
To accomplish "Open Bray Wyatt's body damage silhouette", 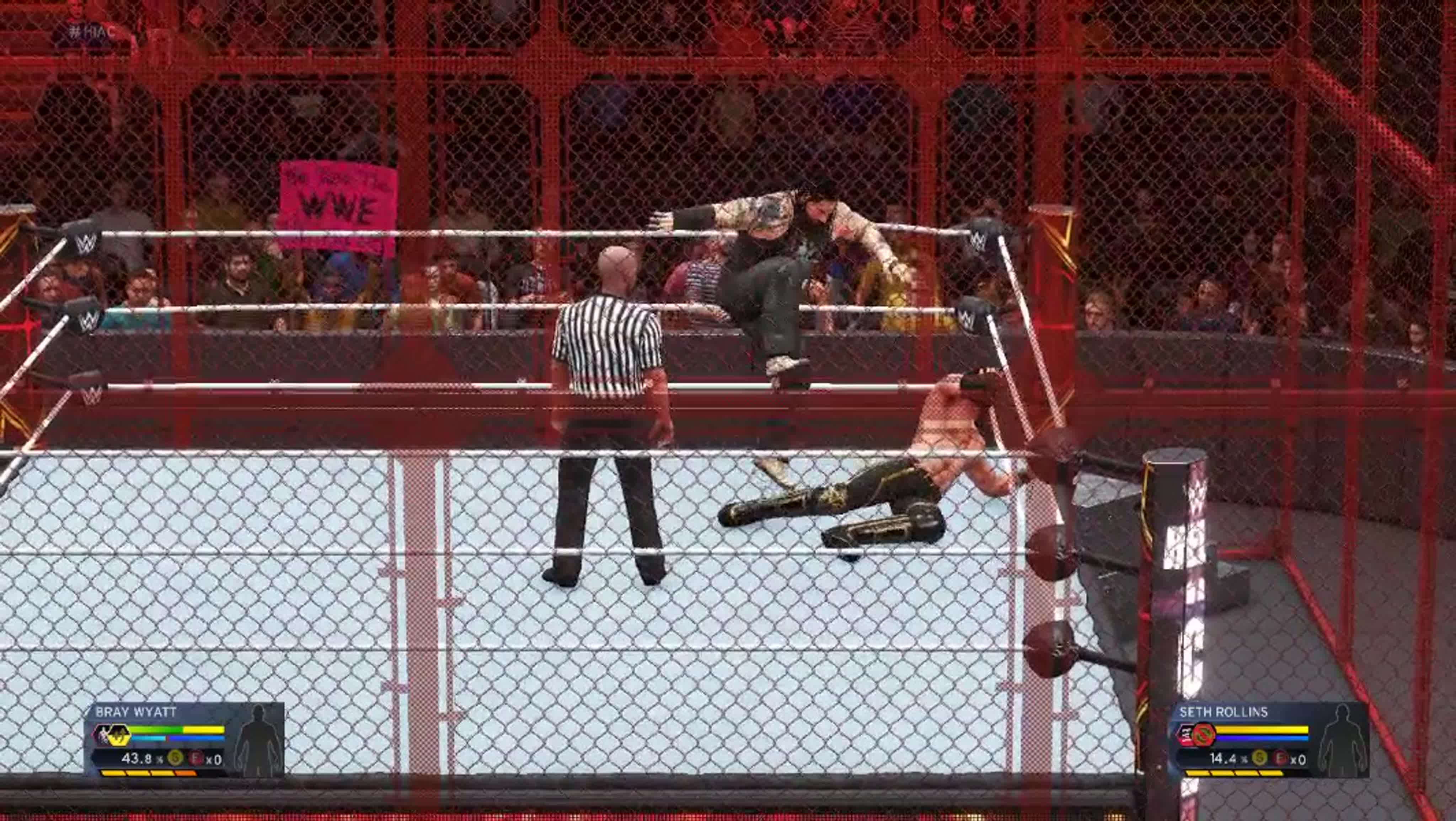I will (258, 739).
